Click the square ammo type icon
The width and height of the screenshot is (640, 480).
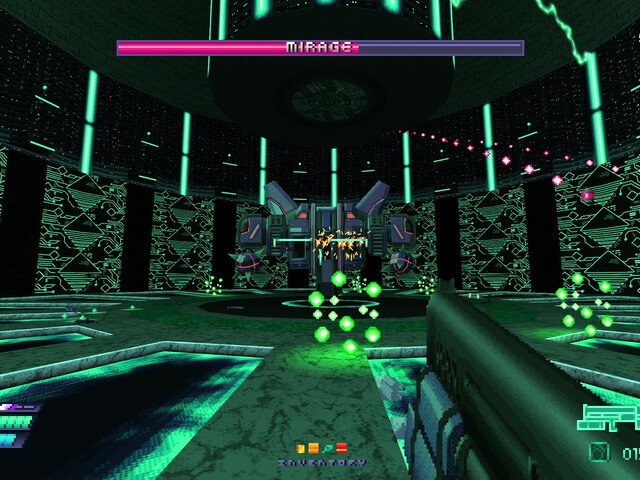coord(599,452)
